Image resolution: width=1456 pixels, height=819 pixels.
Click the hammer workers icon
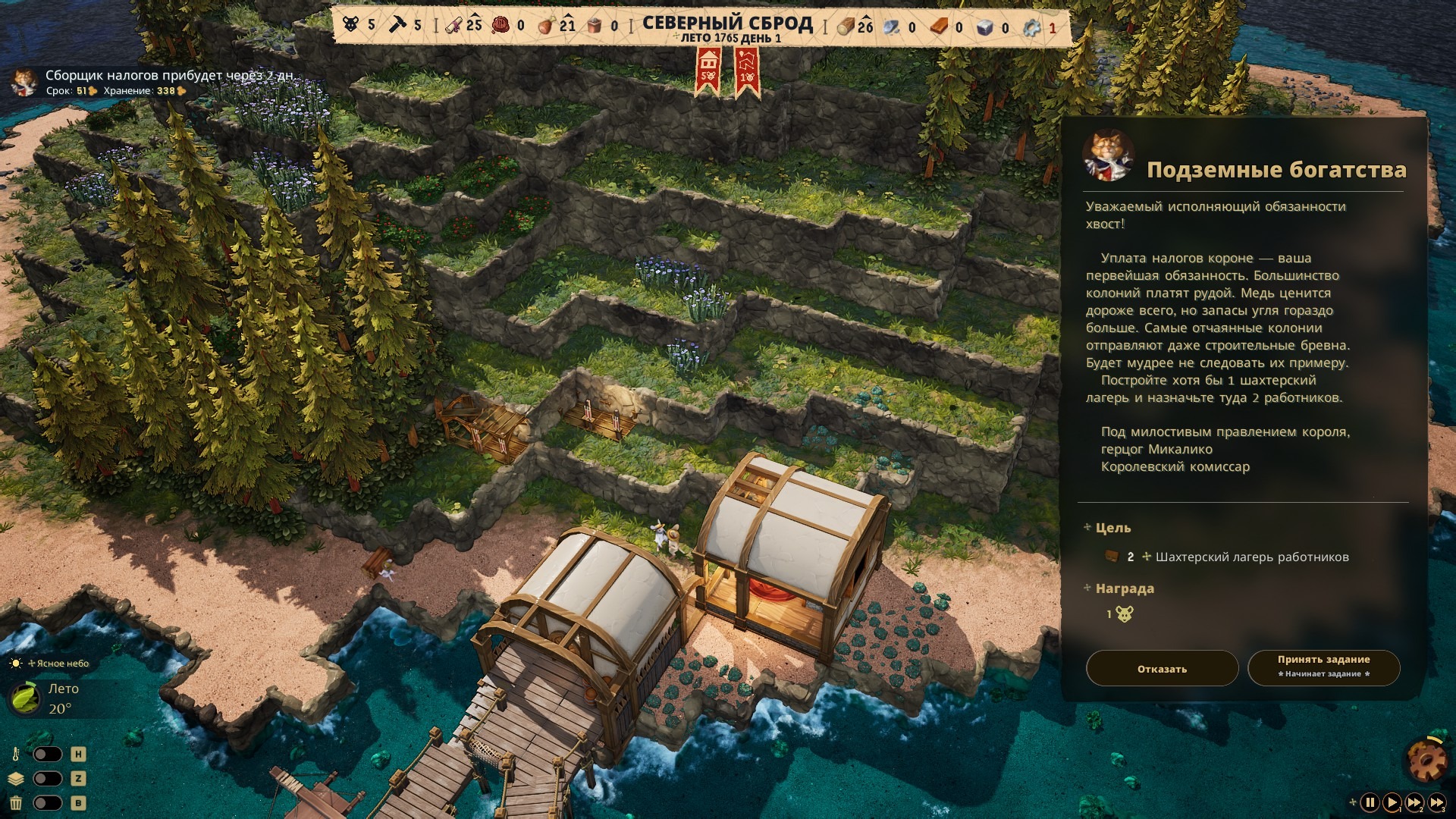[398, 25]
